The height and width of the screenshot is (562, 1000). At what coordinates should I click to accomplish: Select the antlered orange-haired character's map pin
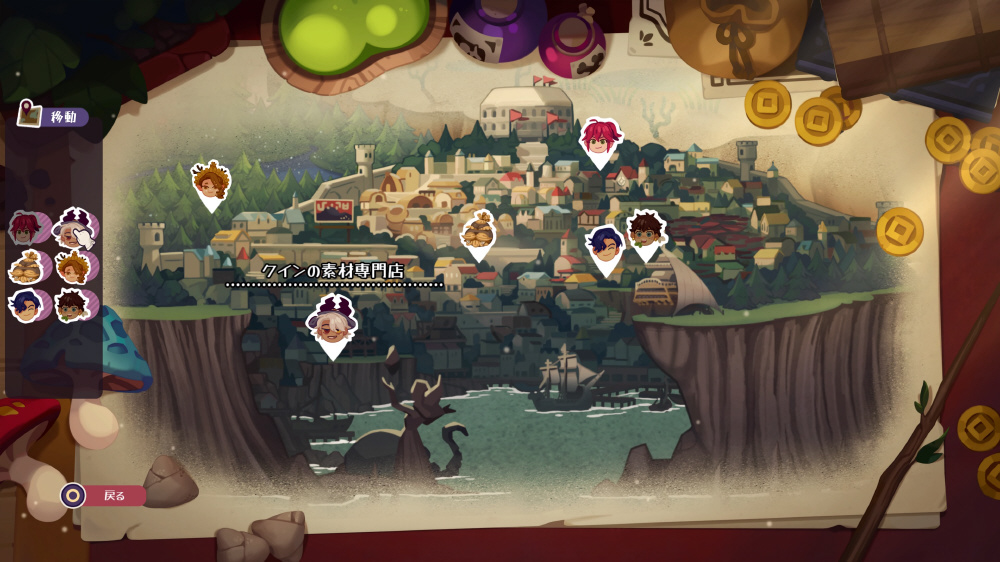(x=211, y=184)
